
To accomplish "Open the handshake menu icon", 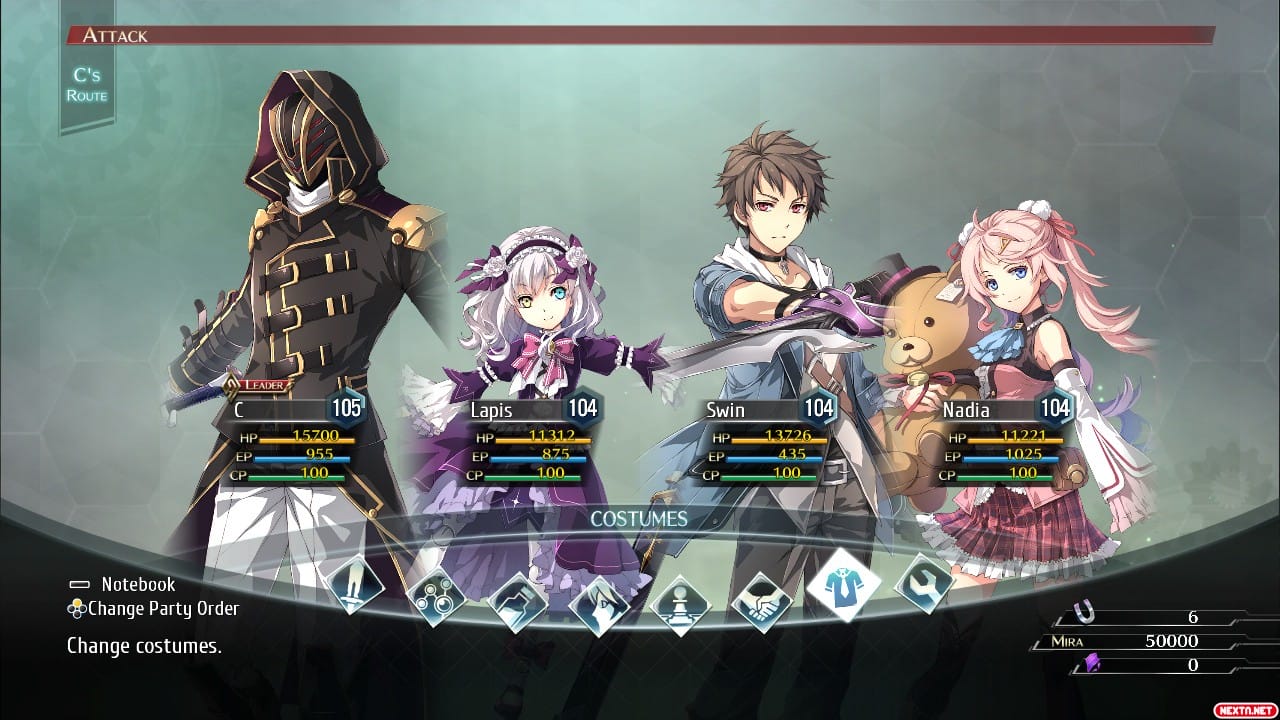I will (762, 601).
